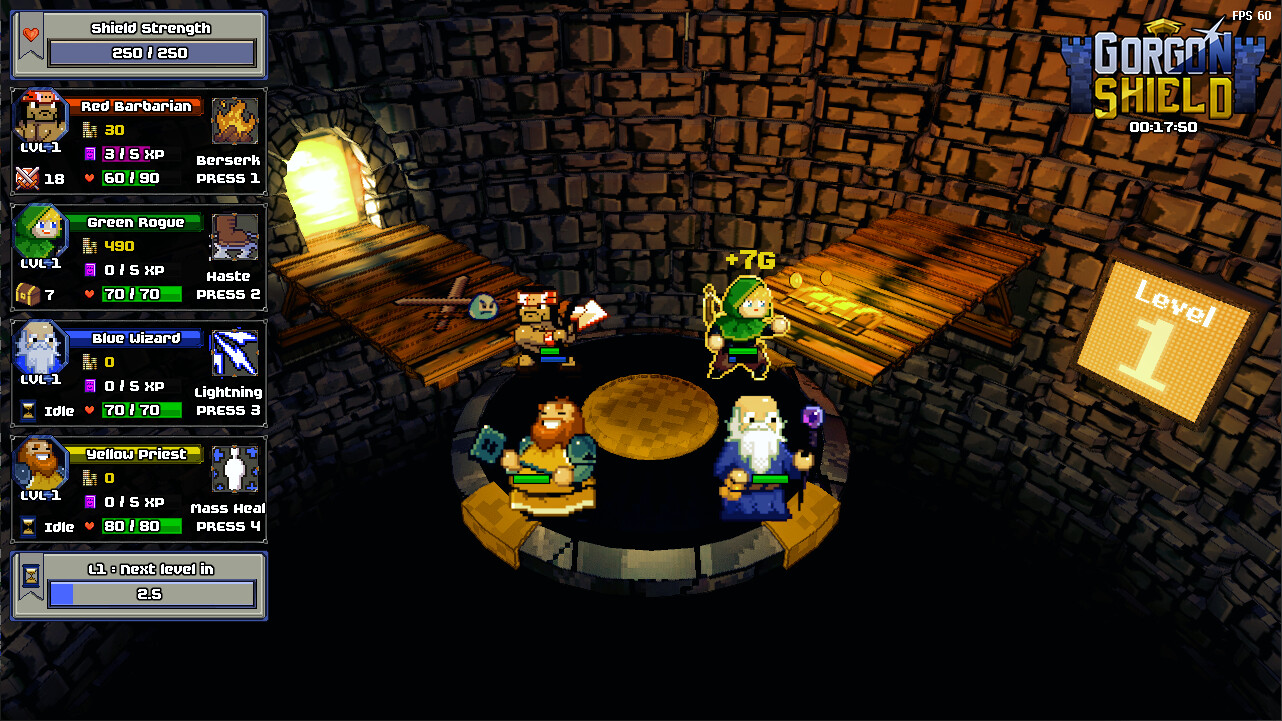Select the Red Barbarian portrait
This screenshot has width=1282, height=721.
click(x=38, y=115)
